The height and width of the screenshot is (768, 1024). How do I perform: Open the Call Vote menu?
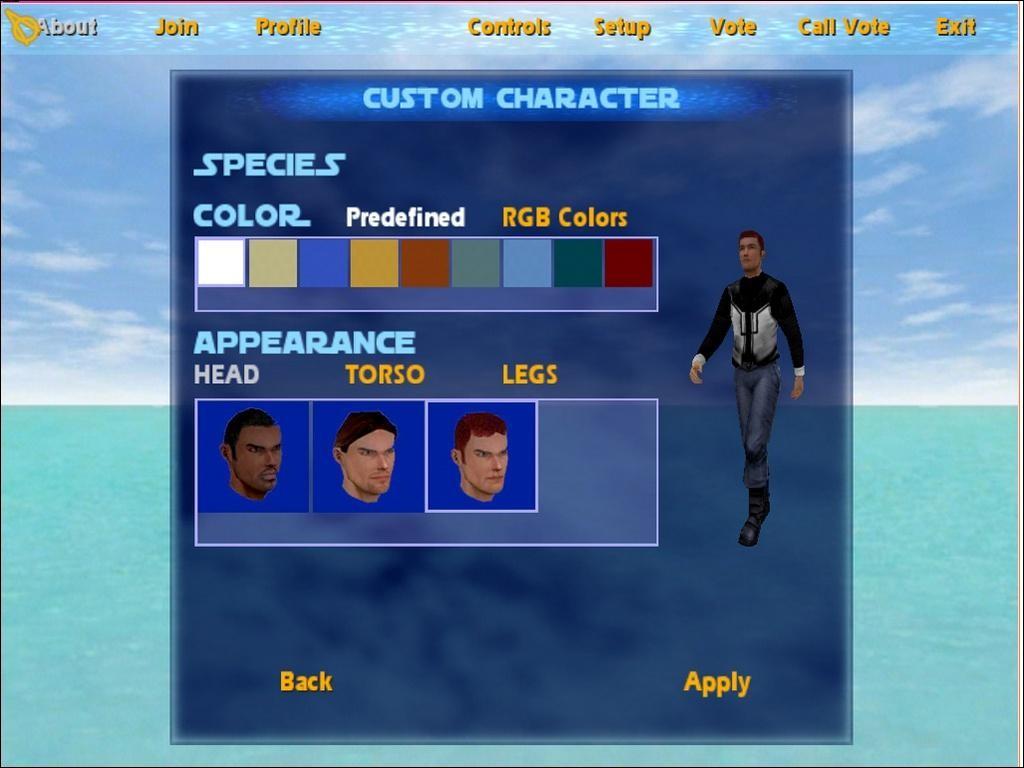tap(844, 27)
